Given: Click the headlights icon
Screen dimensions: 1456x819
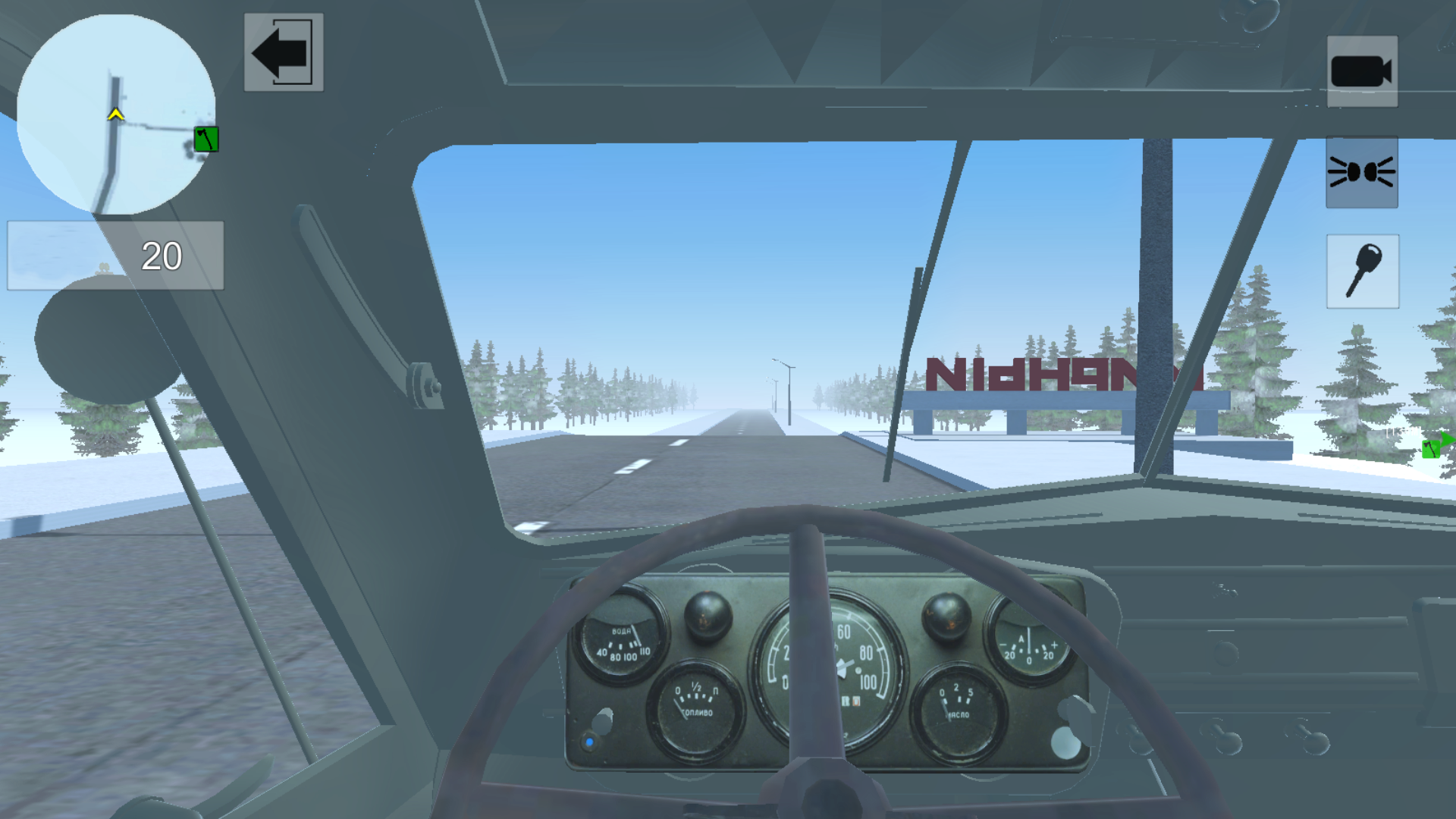Looking at the screenshot, I should [x=1361, y=173].
